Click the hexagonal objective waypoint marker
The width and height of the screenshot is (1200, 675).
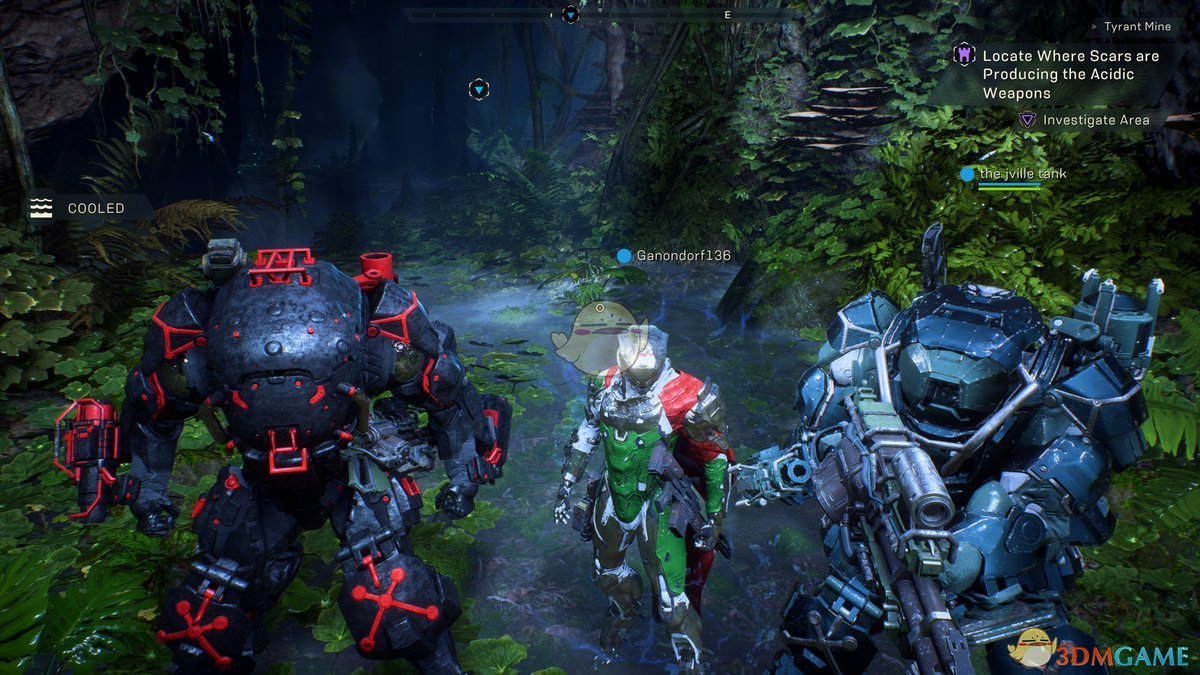pyautogui.click(x=479, y=90)
